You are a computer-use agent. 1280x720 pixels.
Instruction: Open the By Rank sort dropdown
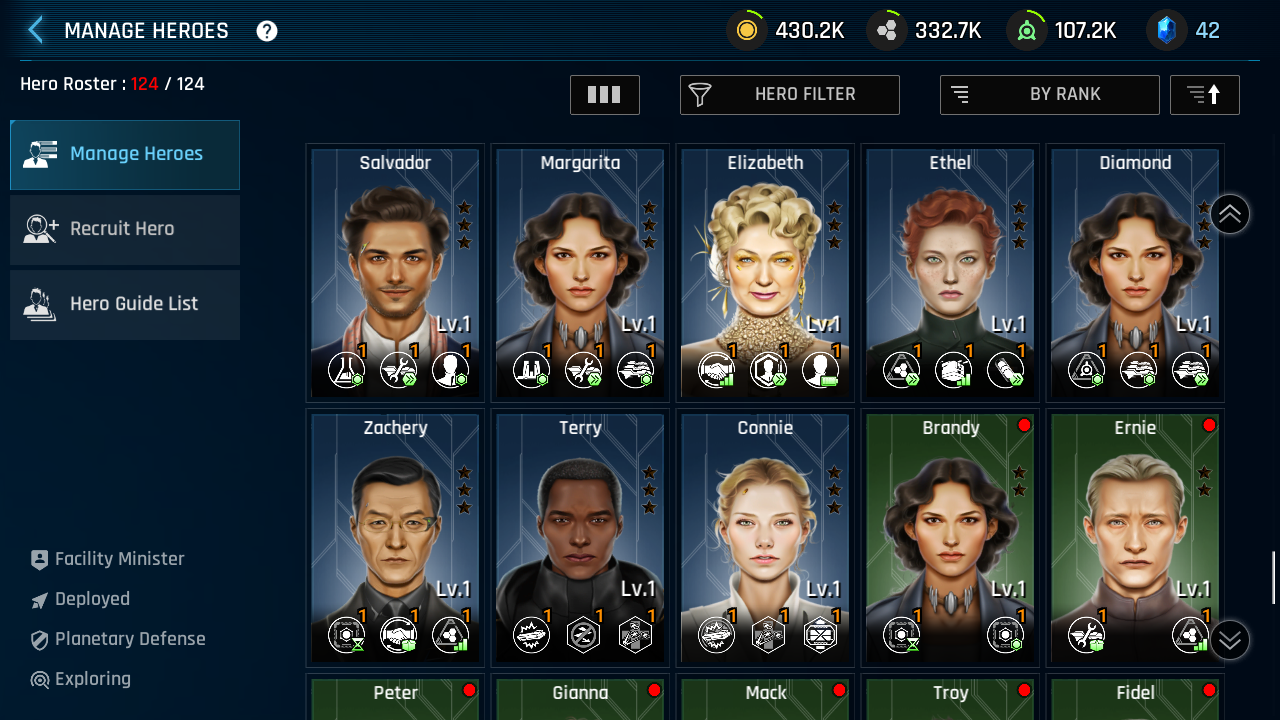point(1049,95)
